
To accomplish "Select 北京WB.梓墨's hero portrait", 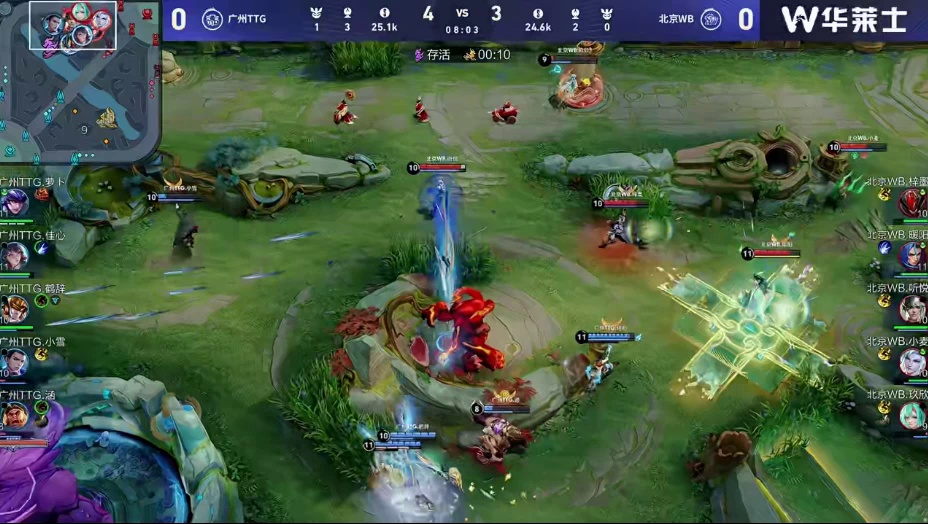I will (912, 203).
